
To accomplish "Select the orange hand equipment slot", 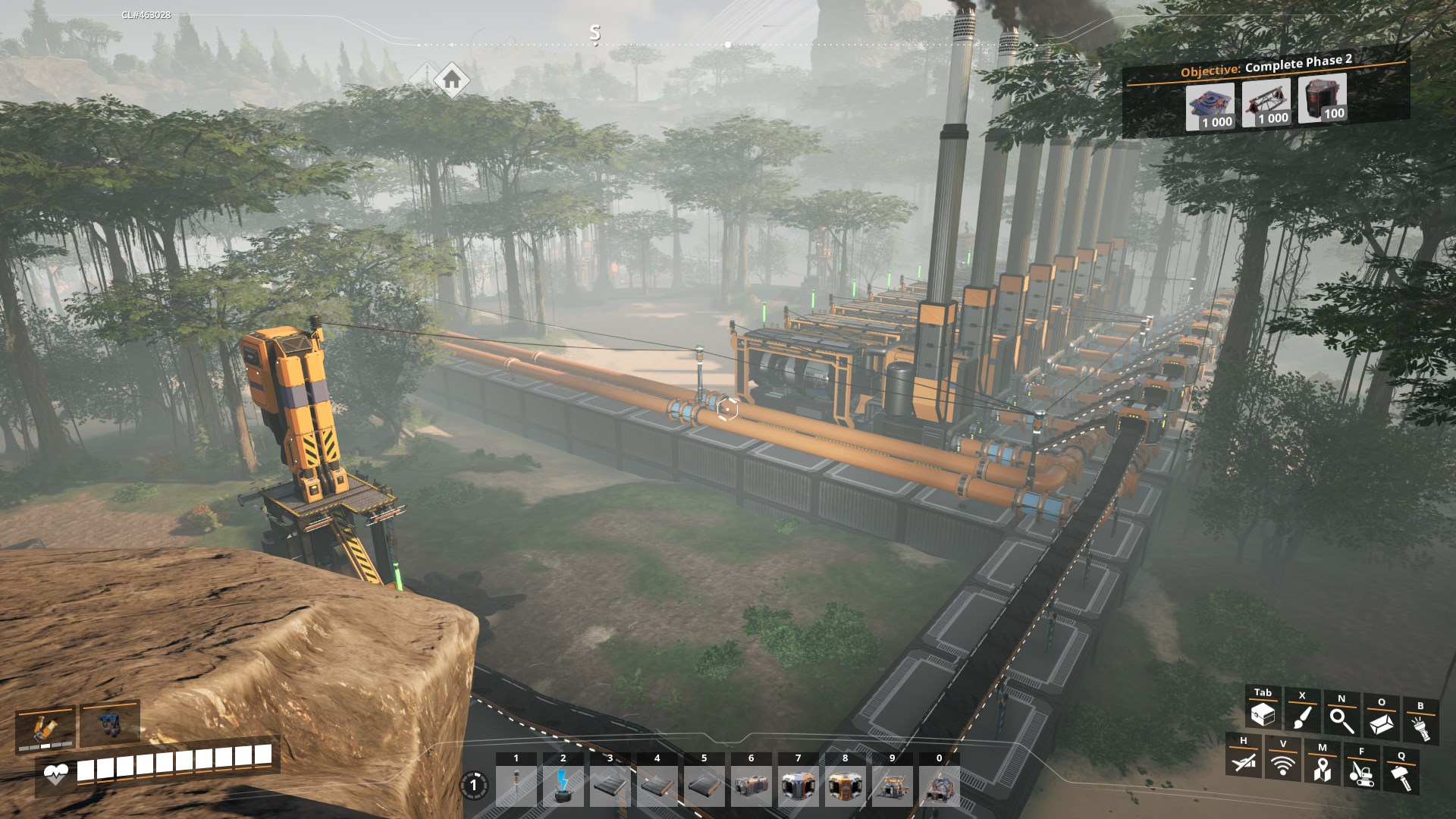I will point(45,726).
